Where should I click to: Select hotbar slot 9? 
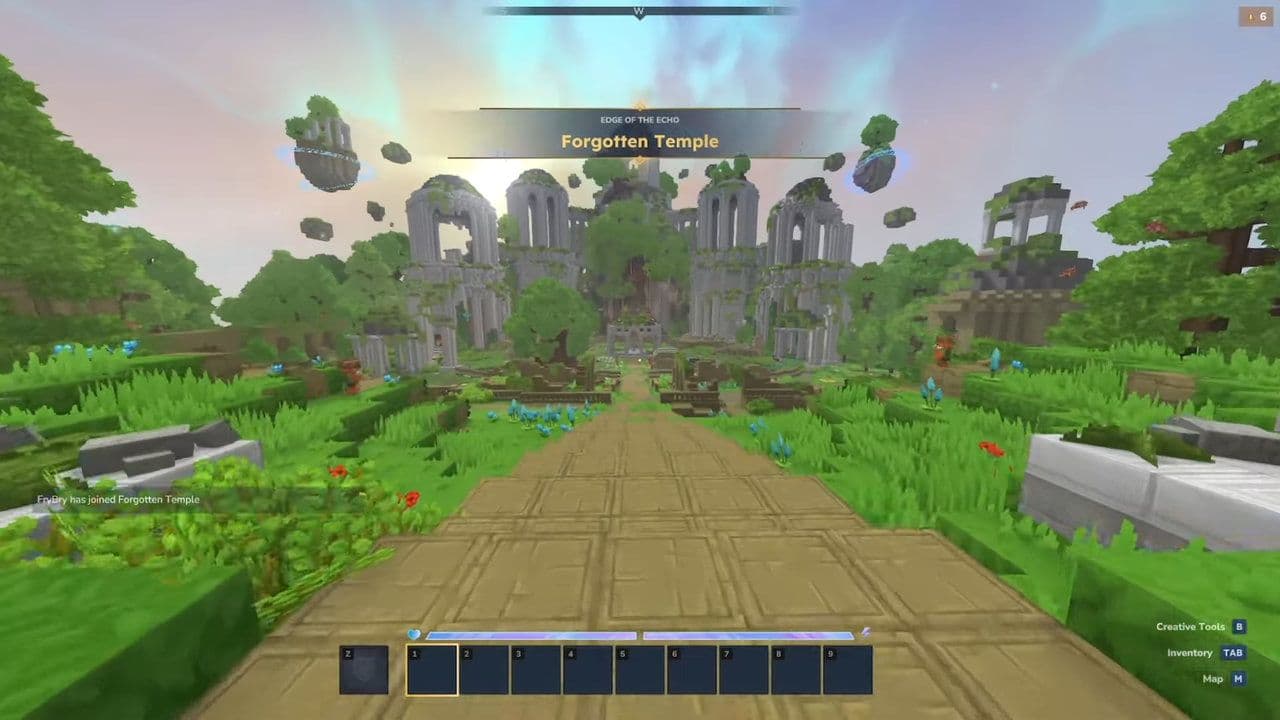click(x=849, y=668)
